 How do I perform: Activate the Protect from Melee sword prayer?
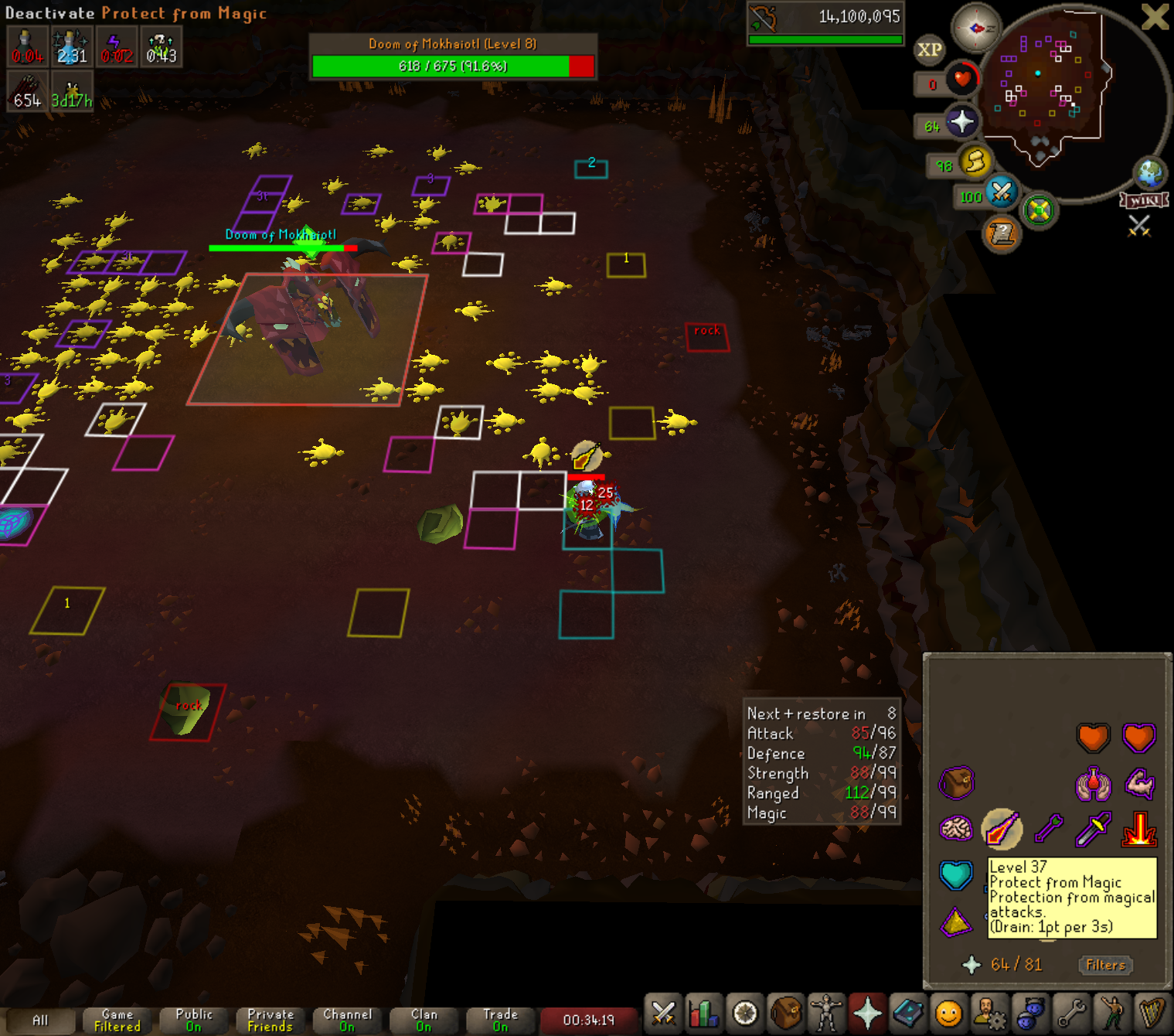pos(1093,829)
